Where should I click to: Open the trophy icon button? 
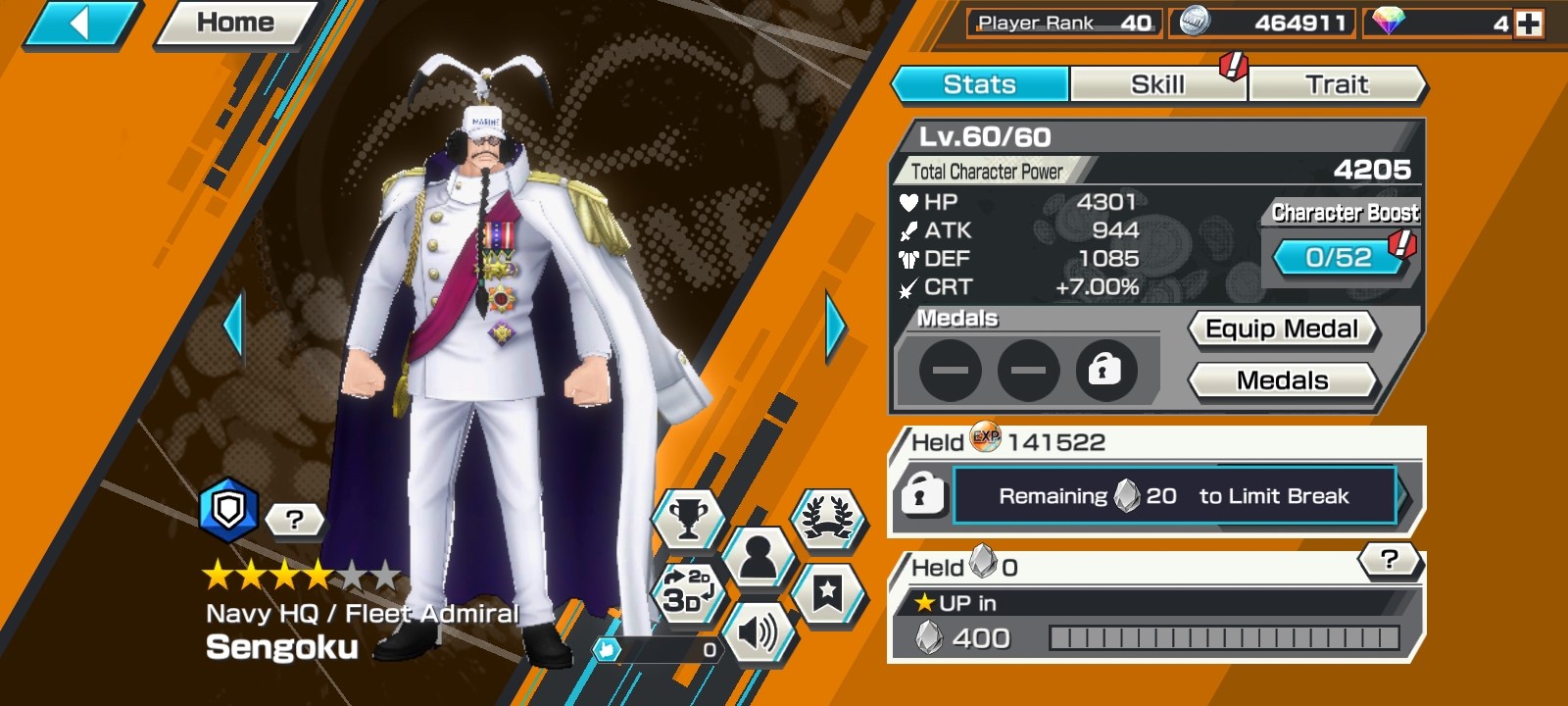pos(688,517)
